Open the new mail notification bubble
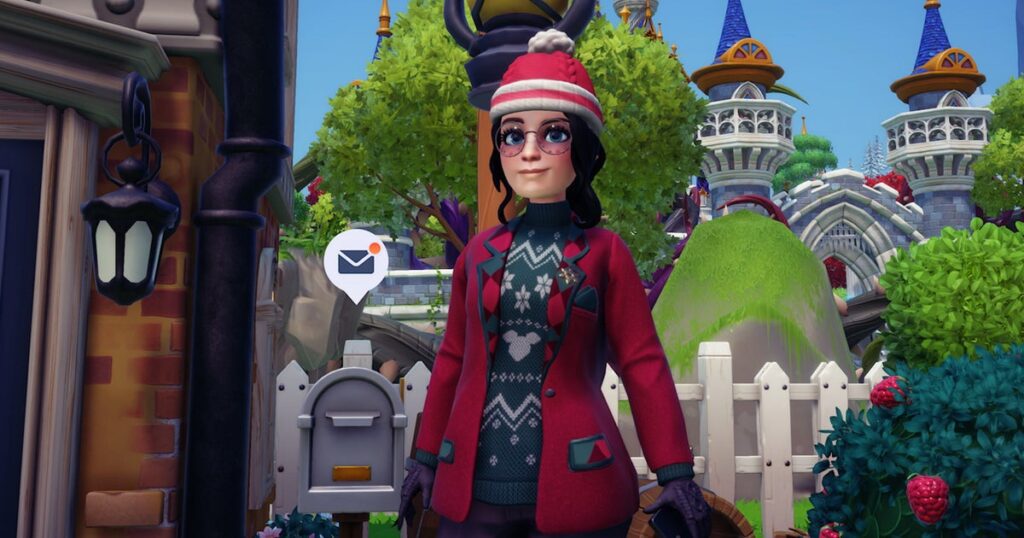The width and height of the screenshot is (1024, 538). (355, 261)
